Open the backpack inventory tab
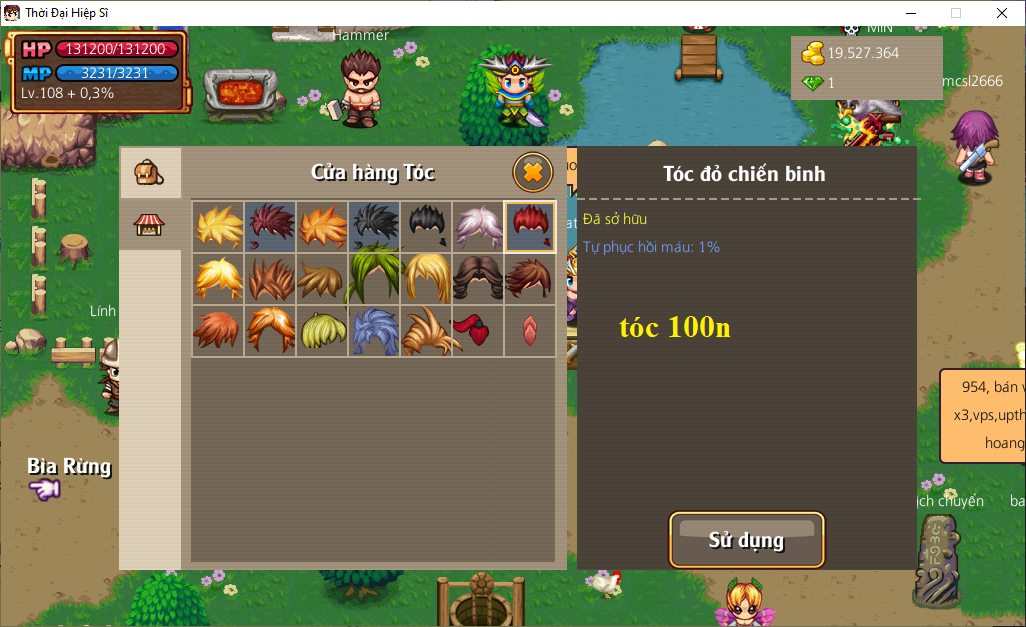The height and width of the screenshot is (627, 1026). click(150, 173)
